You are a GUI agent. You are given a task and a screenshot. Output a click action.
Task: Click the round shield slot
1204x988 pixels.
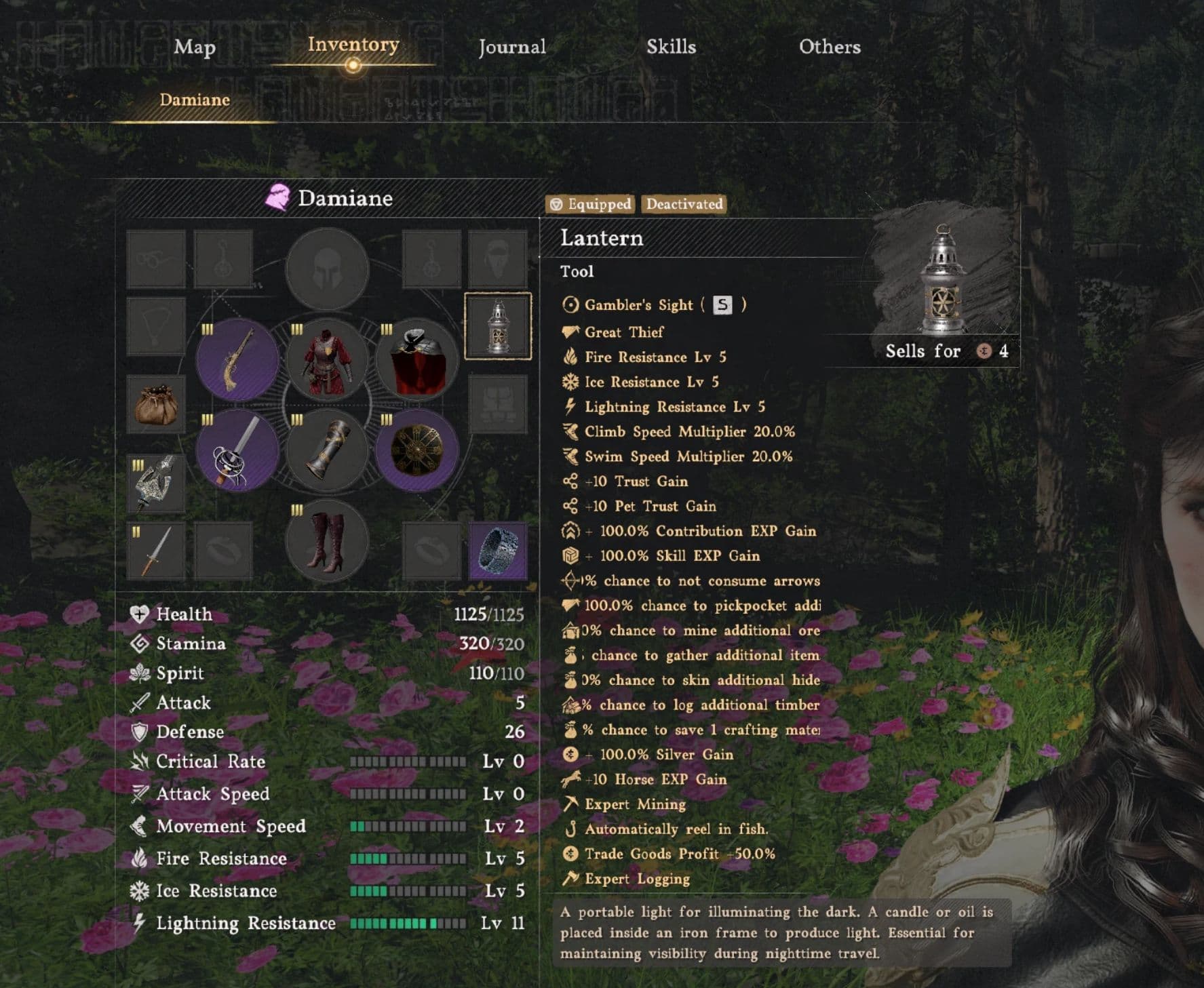point(416,450)
